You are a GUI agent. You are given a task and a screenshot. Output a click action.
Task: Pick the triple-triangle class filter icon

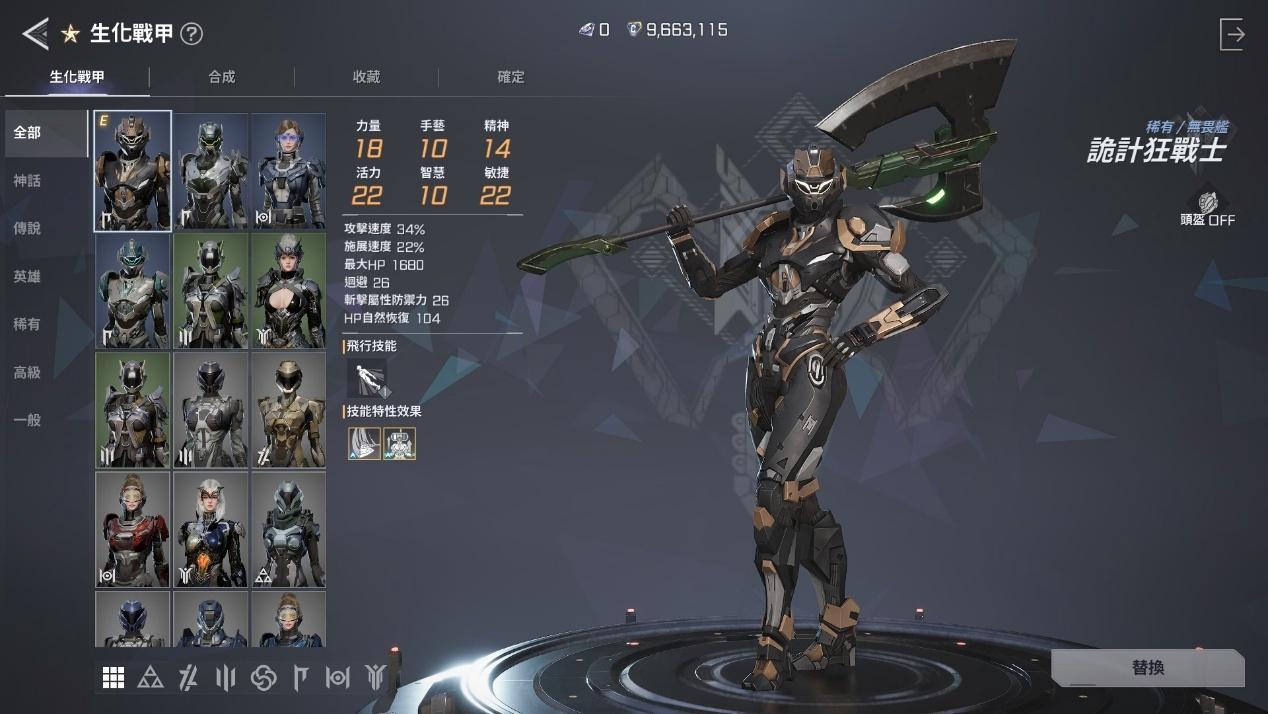tap(151, 678)
